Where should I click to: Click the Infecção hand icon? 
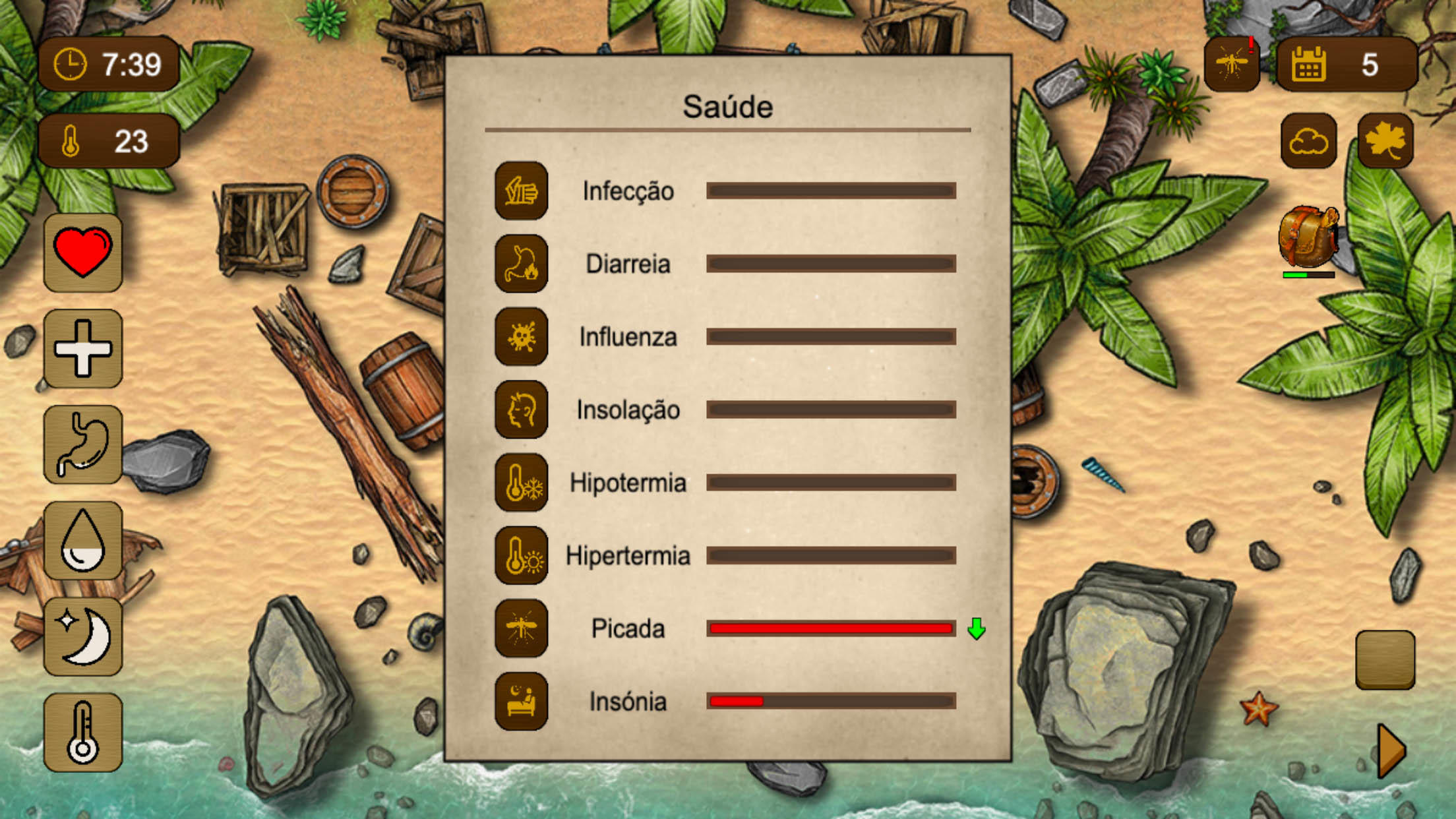[x=521, y=191]
